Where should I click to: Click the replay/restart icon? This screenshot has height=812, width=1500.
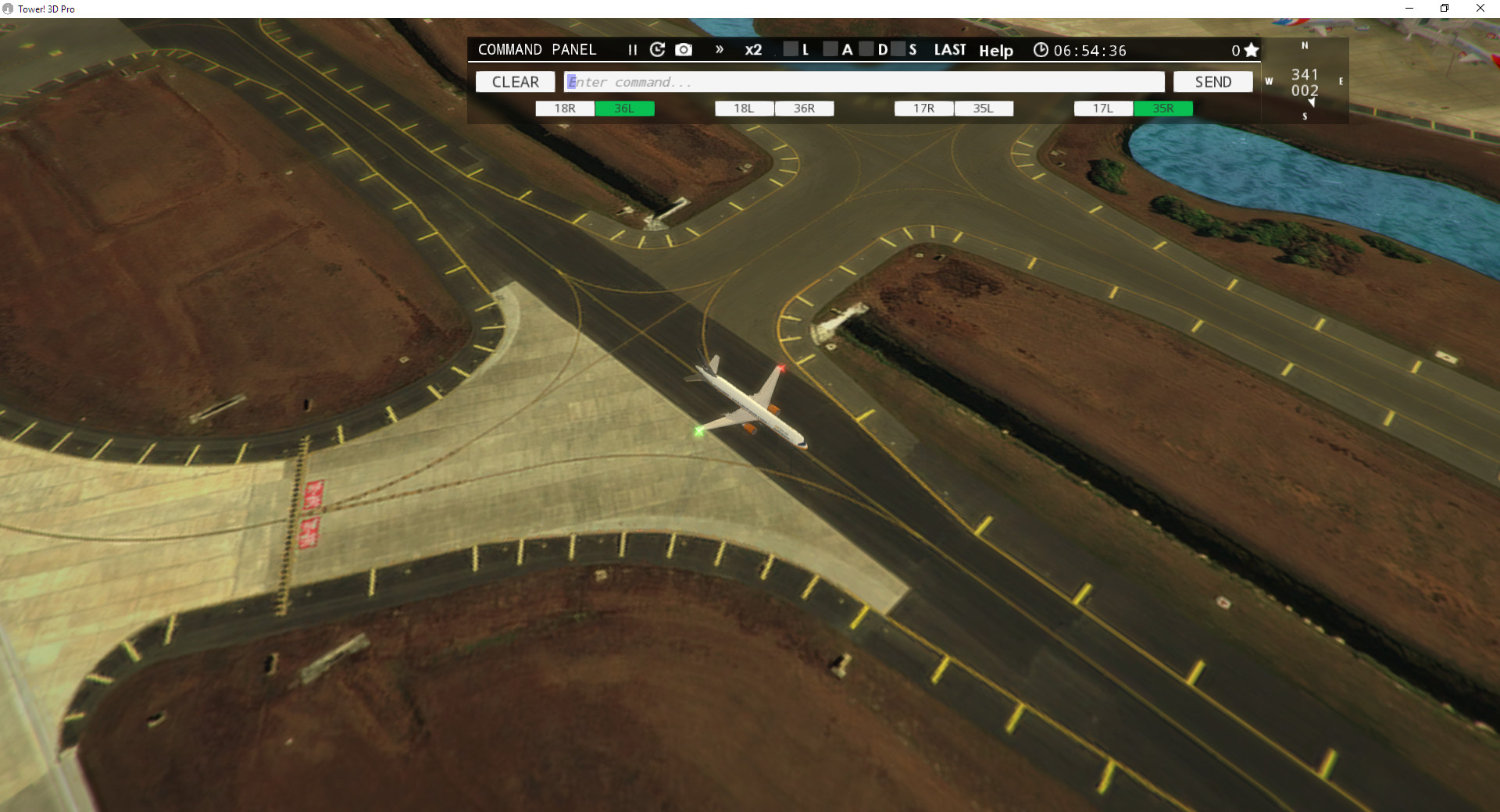(x=658, y=49)
